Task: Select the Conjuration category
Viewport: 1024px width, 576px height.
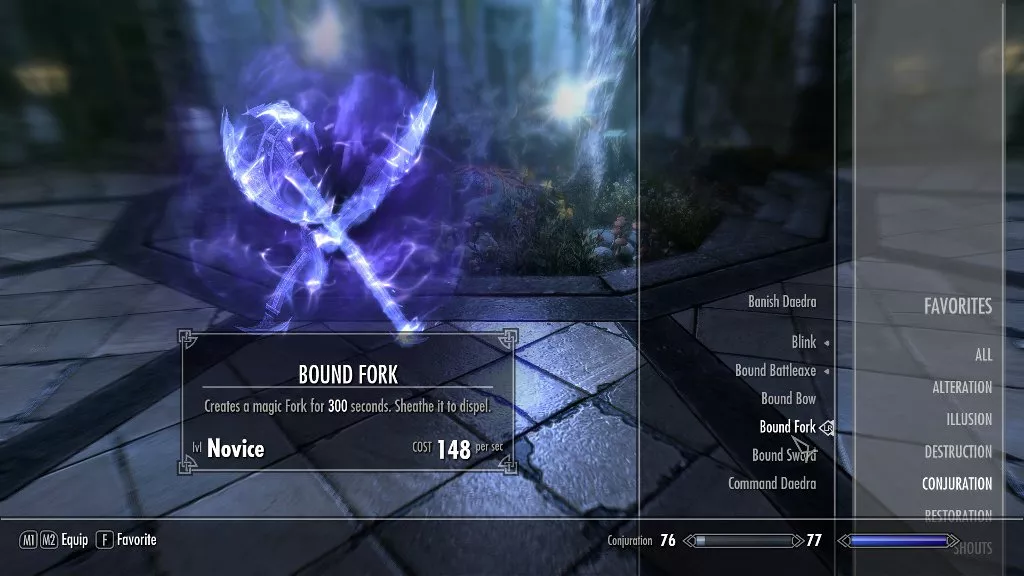Action: [x=957, y=483]
